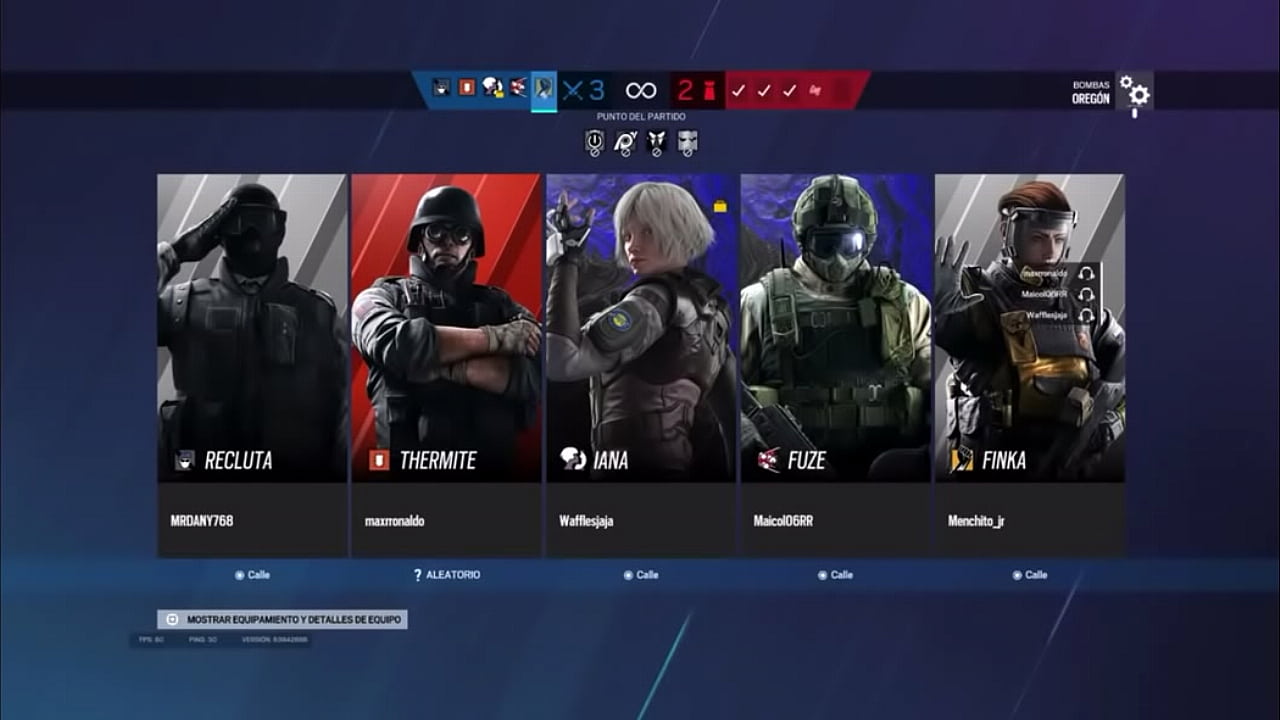Choose the Thermite operator card

tap(446, 328)
